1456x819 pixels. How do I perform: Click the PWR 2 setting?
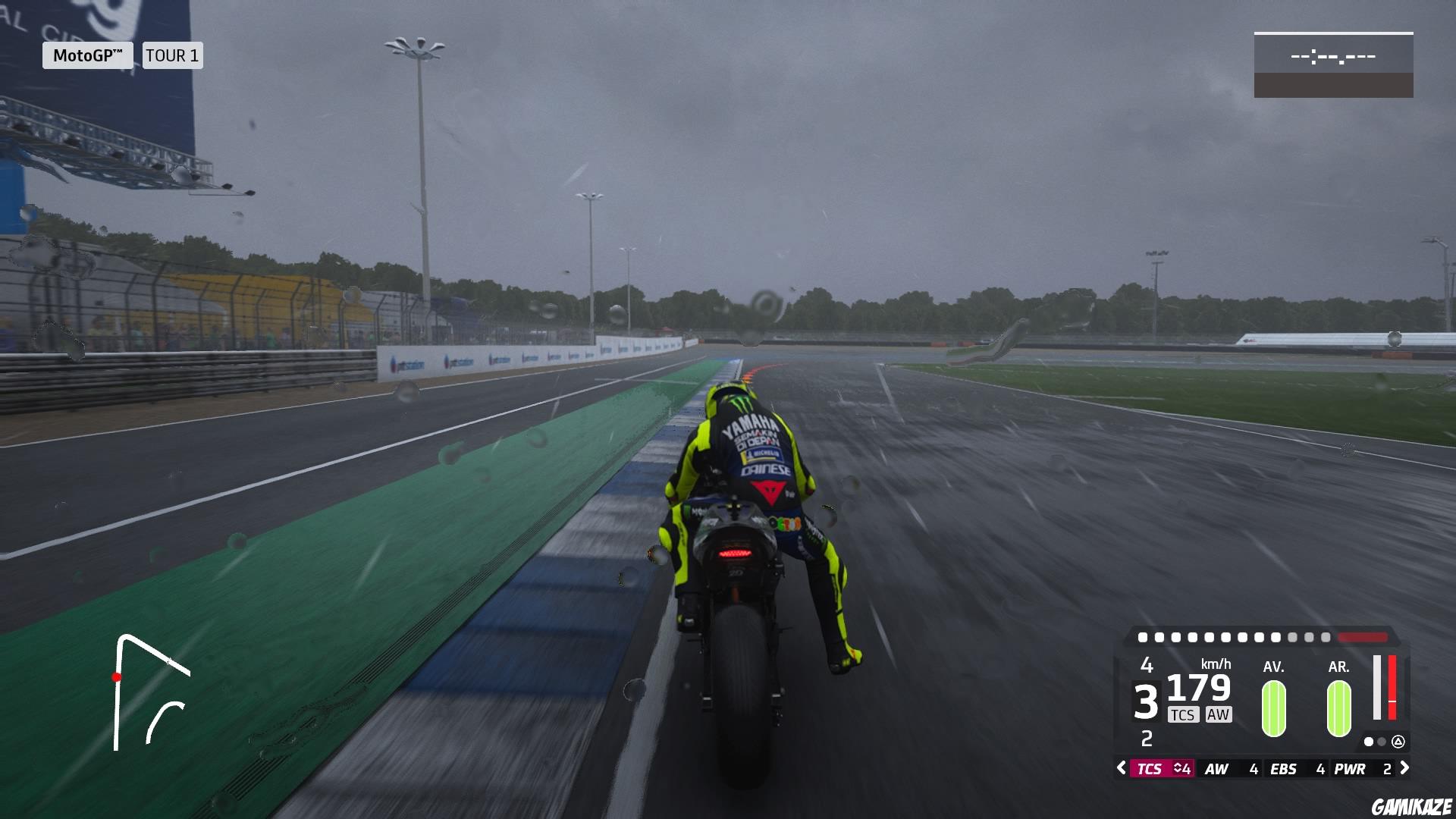1362,768
